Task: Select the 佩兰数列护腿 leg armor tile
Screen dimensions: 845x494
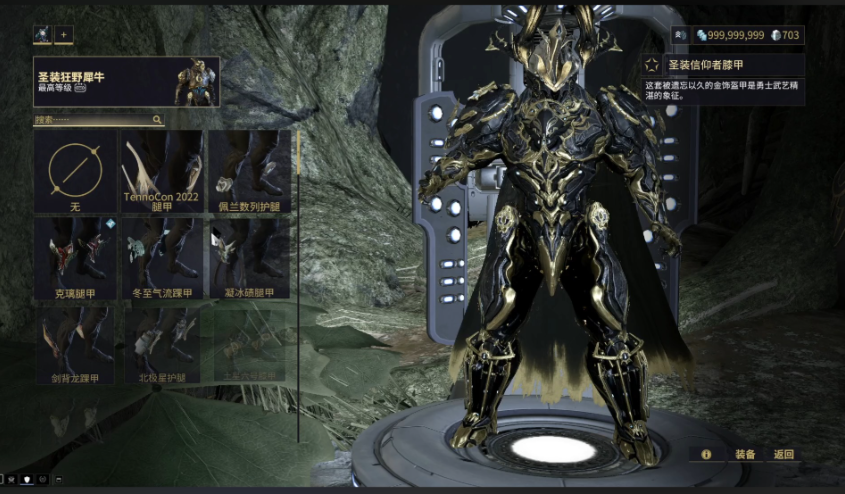Action: pos(249,171)
